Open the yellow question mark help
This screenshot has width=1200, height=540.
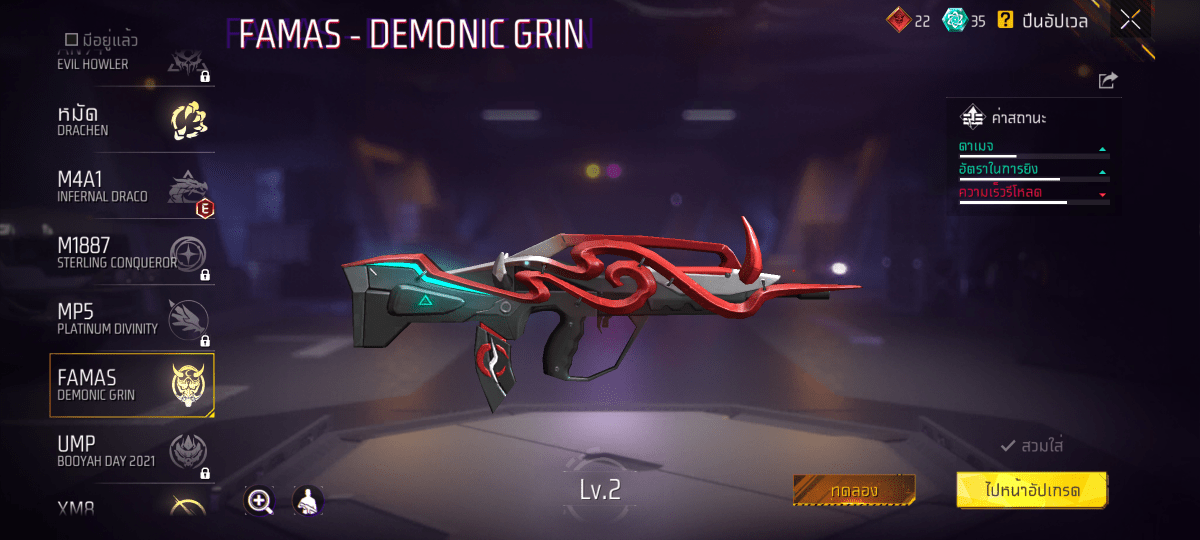tap(1005, 20)
